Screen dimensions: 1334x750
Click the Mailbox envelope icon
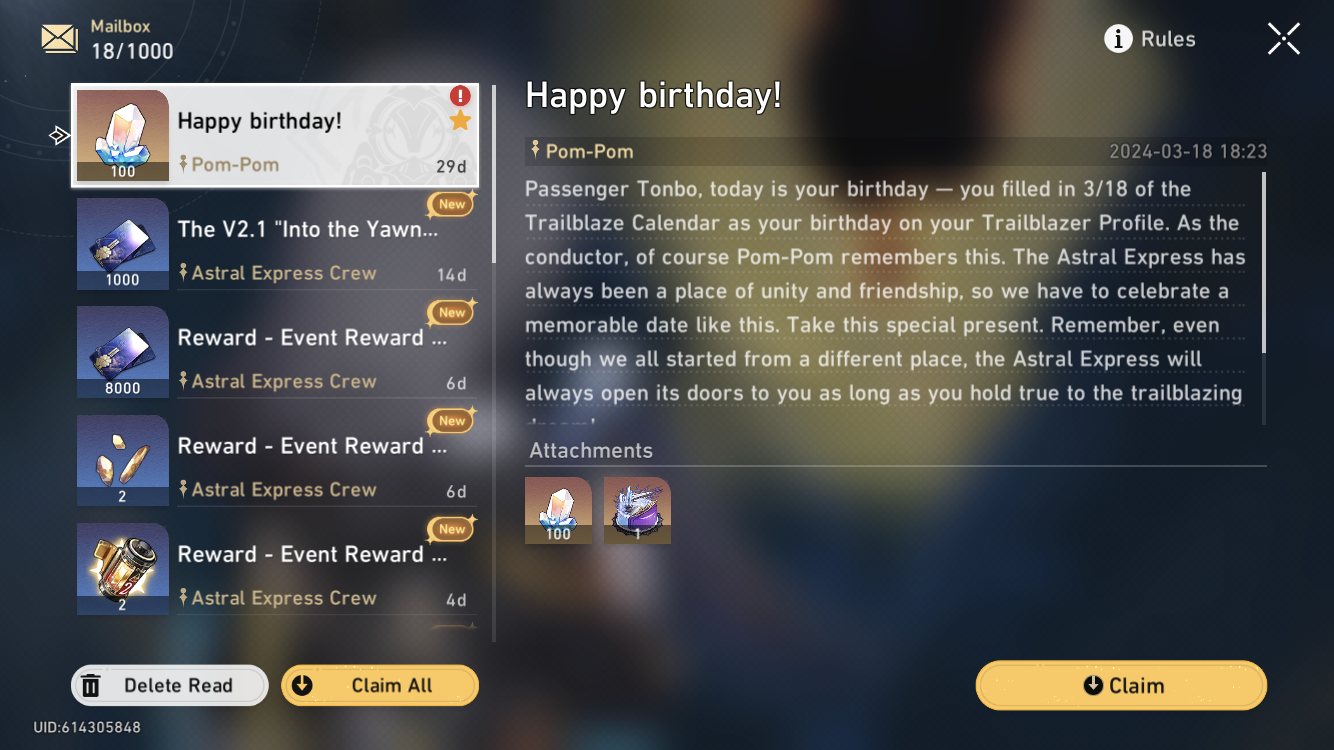click(58, 38)
